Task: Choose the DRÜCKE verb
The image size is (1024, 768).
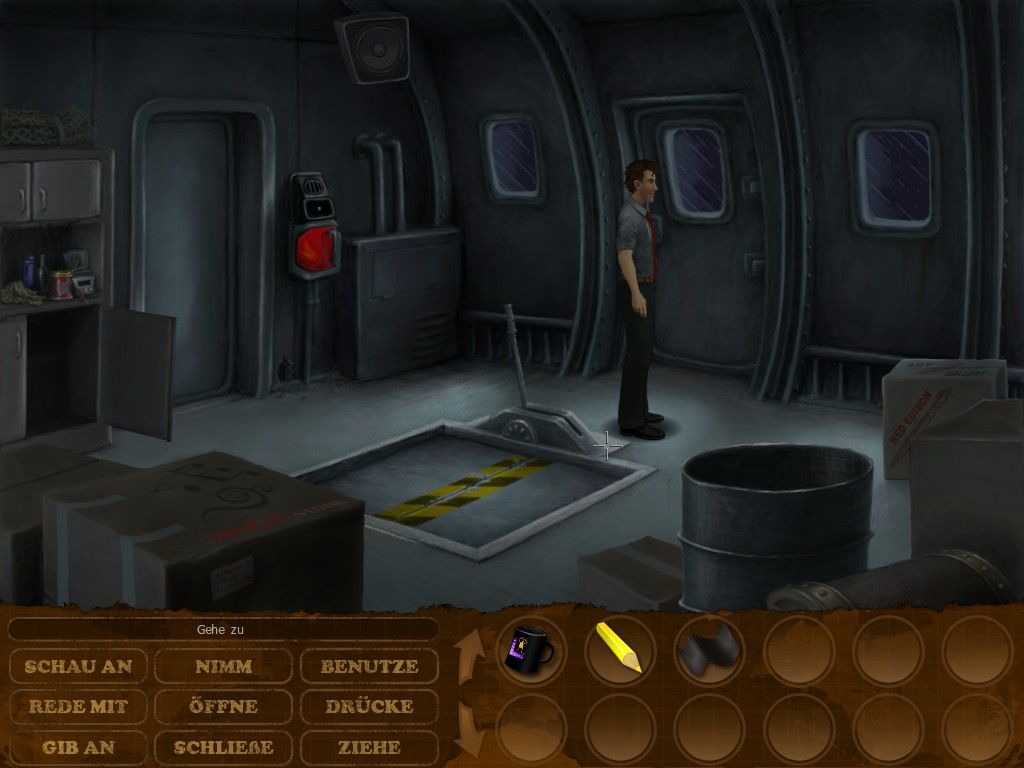Action: (369, 706)
